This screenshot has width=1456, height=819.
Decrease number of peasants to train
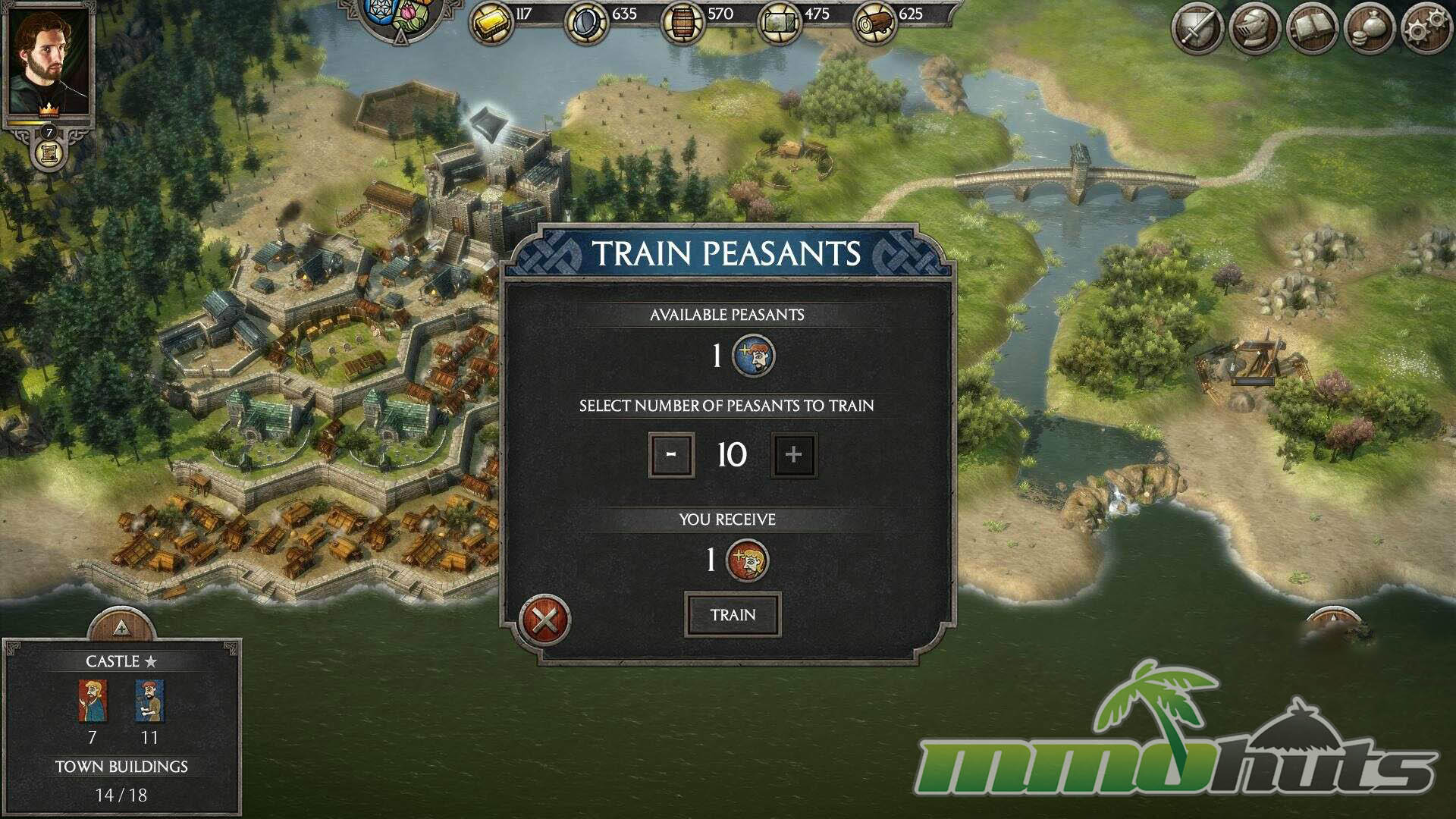[x=671, y=455]
